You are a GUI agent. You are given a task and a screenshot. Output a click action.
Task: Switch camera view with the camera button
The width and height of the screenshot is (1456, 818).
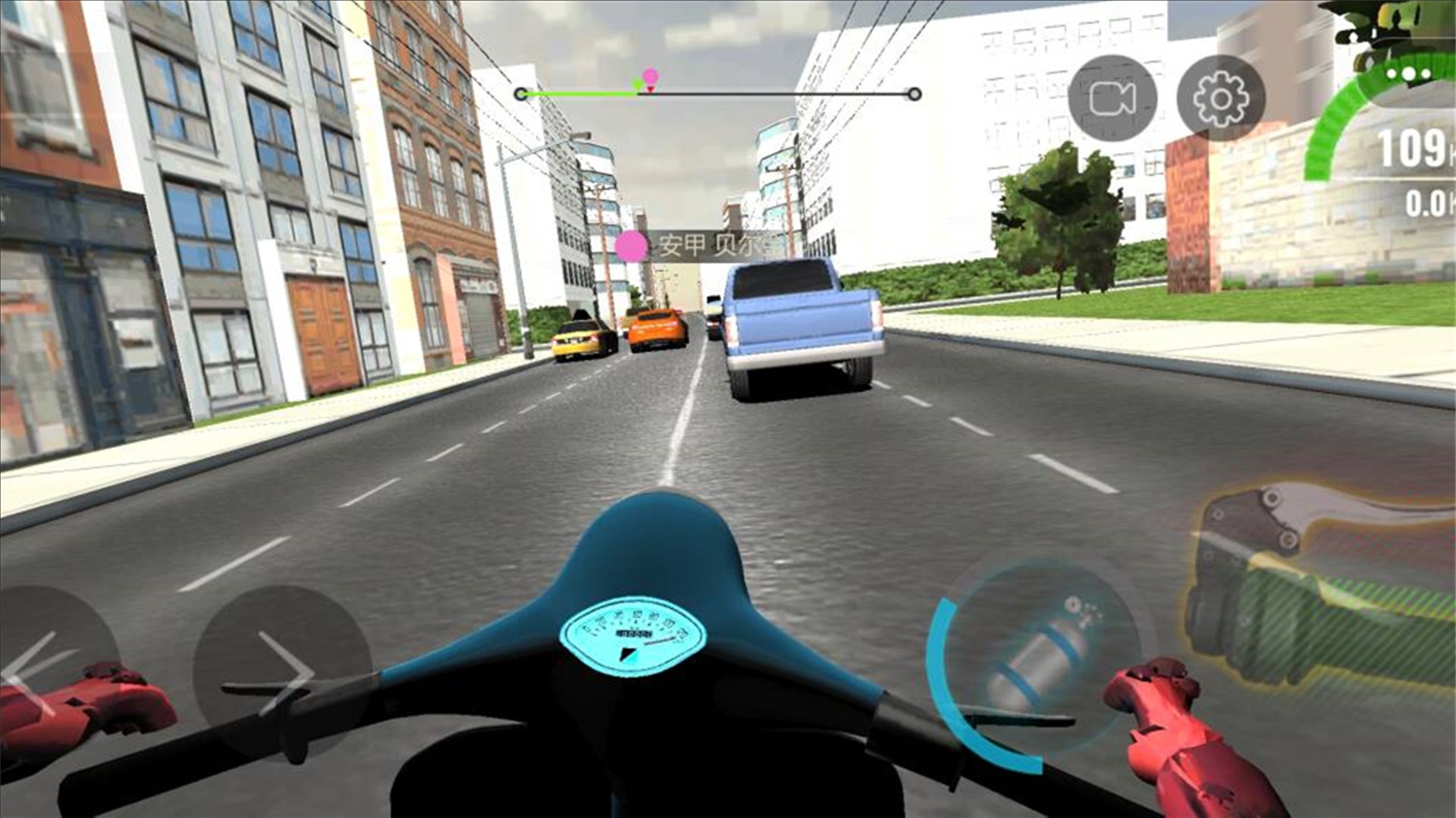[1112, 99]
